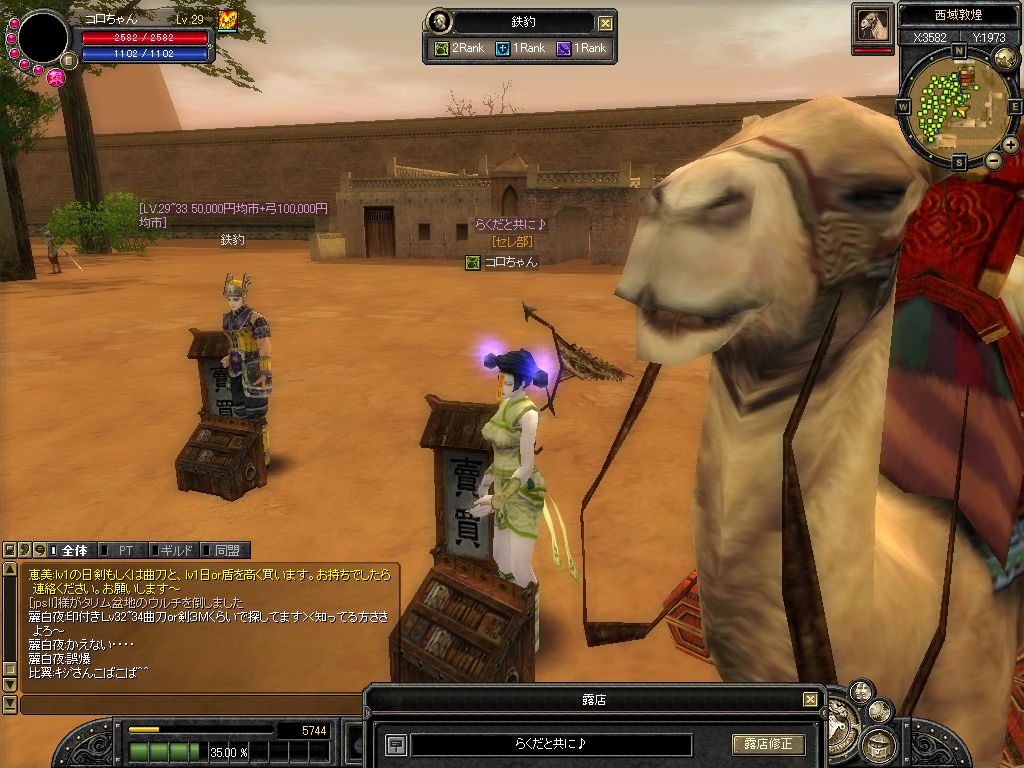Zoom out the minimap with minus button

tap(993, 161)
